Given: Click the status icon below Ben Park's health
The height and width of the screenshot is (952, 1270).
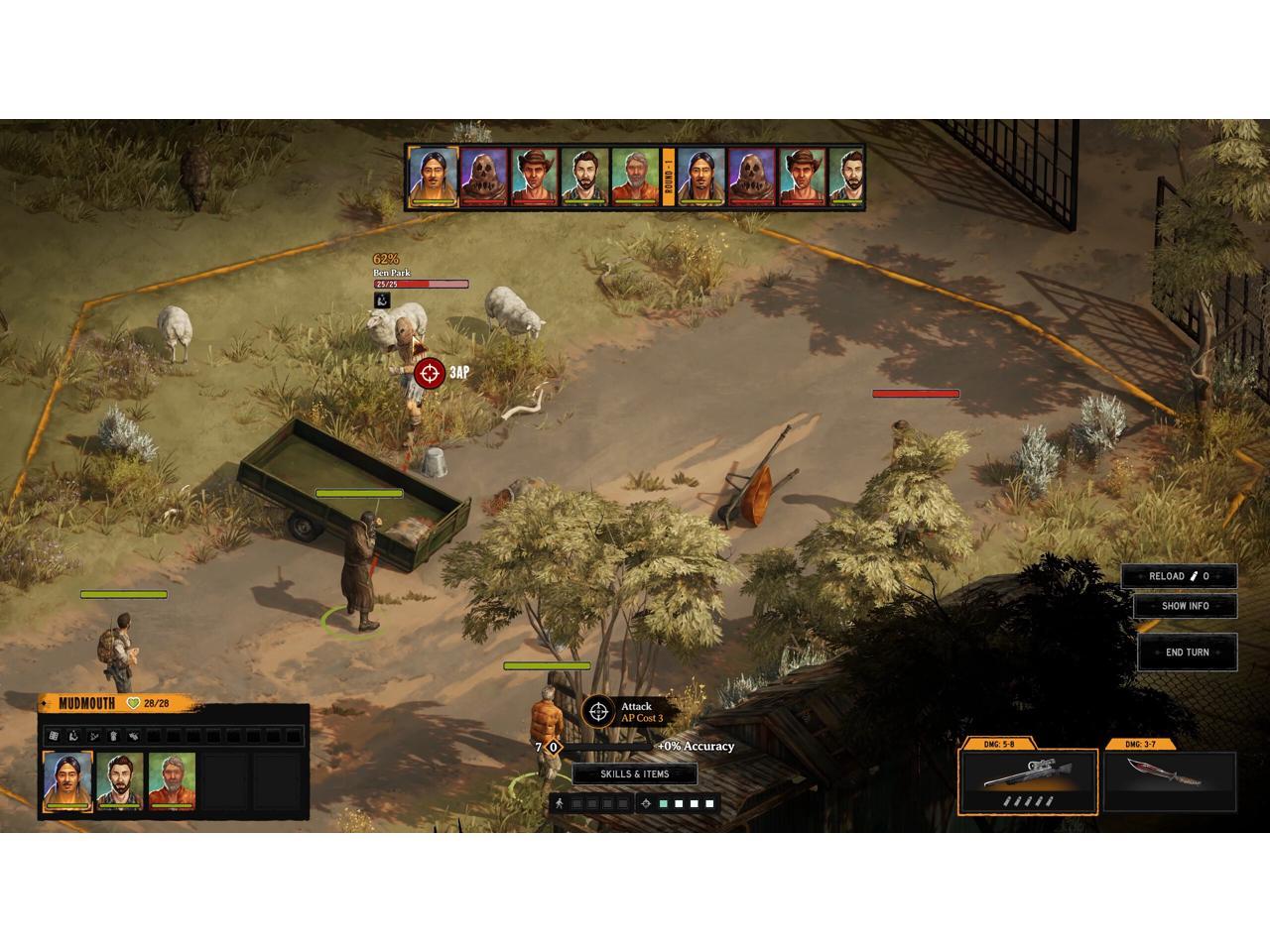Looking at the screenshot, I should point(382,300).
